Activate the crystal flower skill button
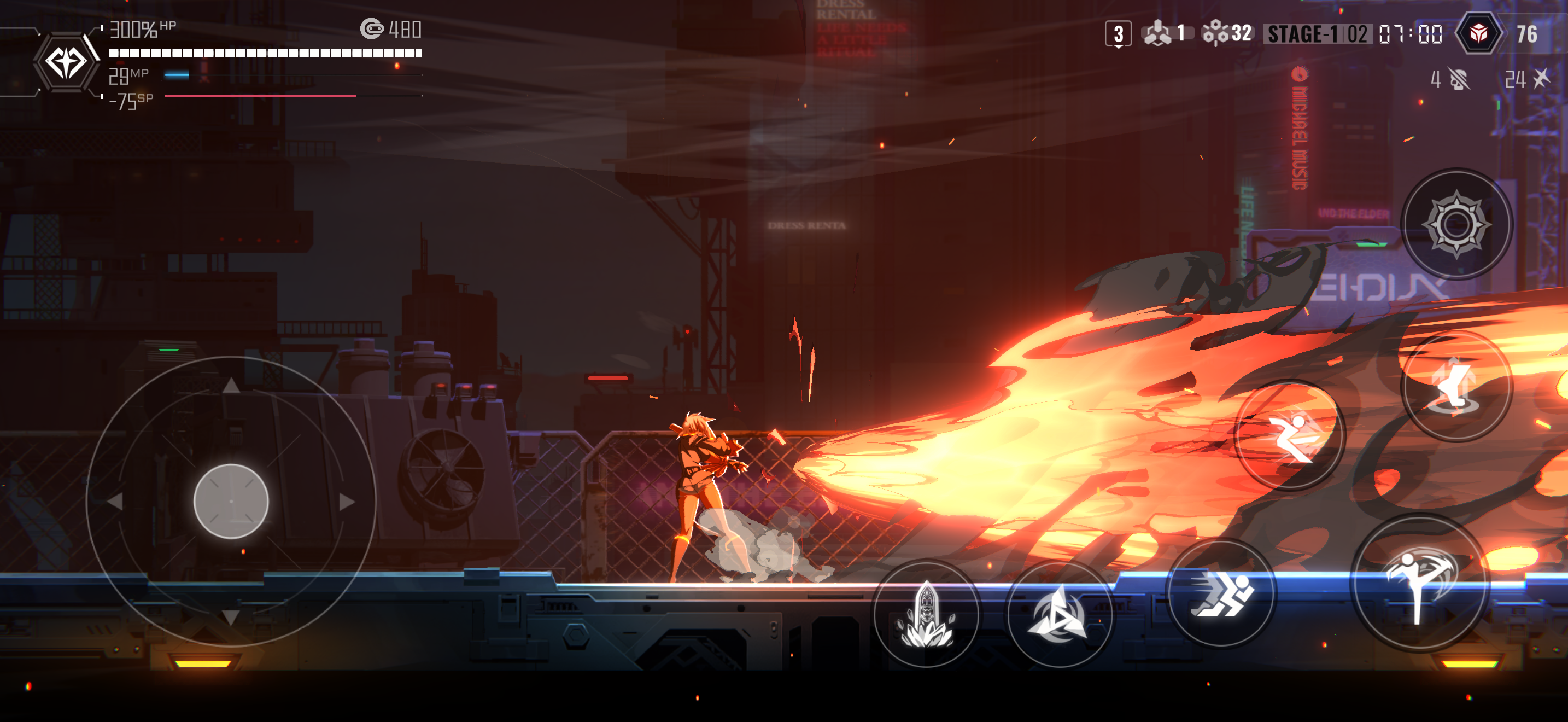The width and height of the screenshot is (1568, 722). 926,614
